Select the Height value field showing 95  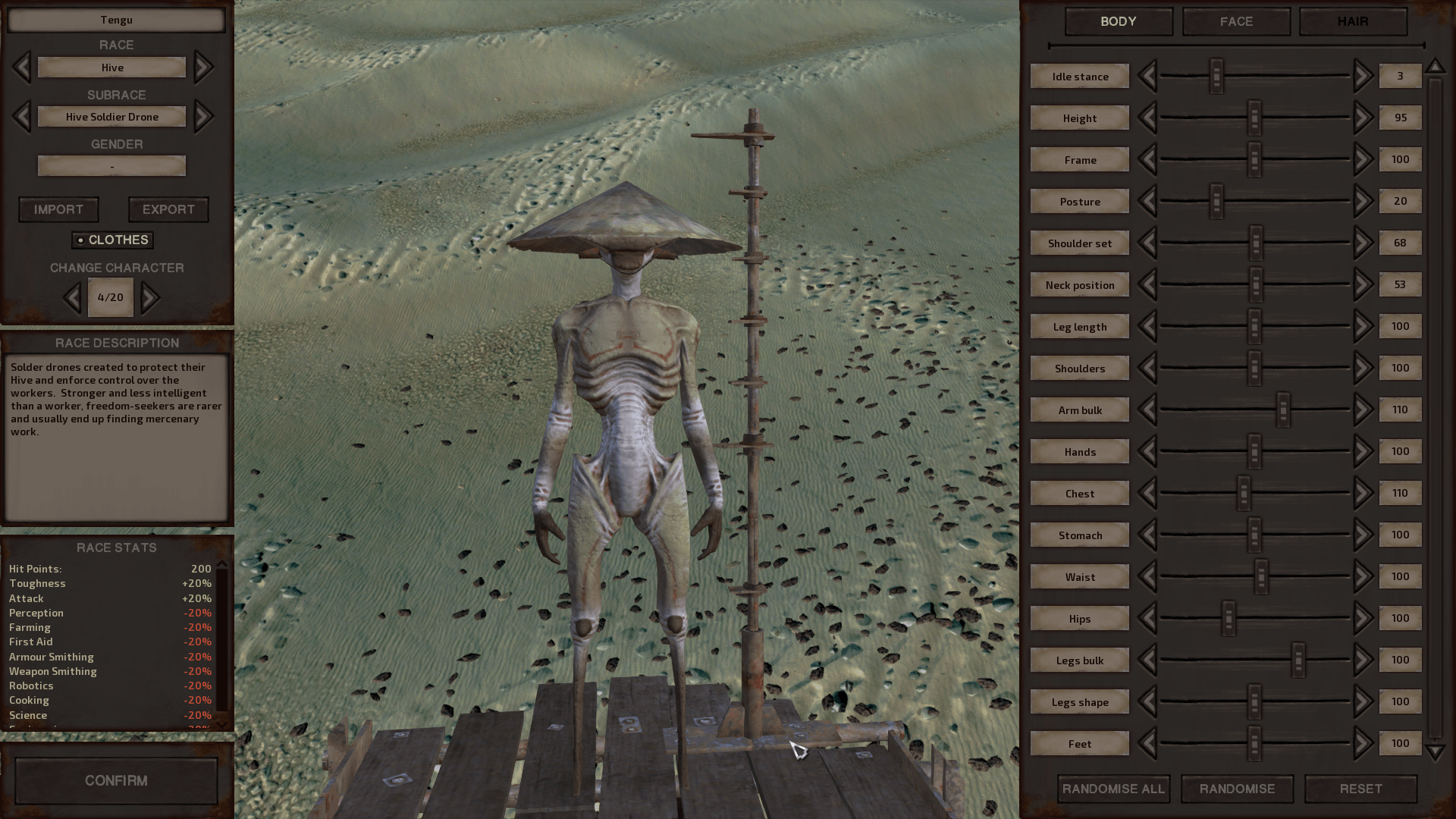(1400, 118)
